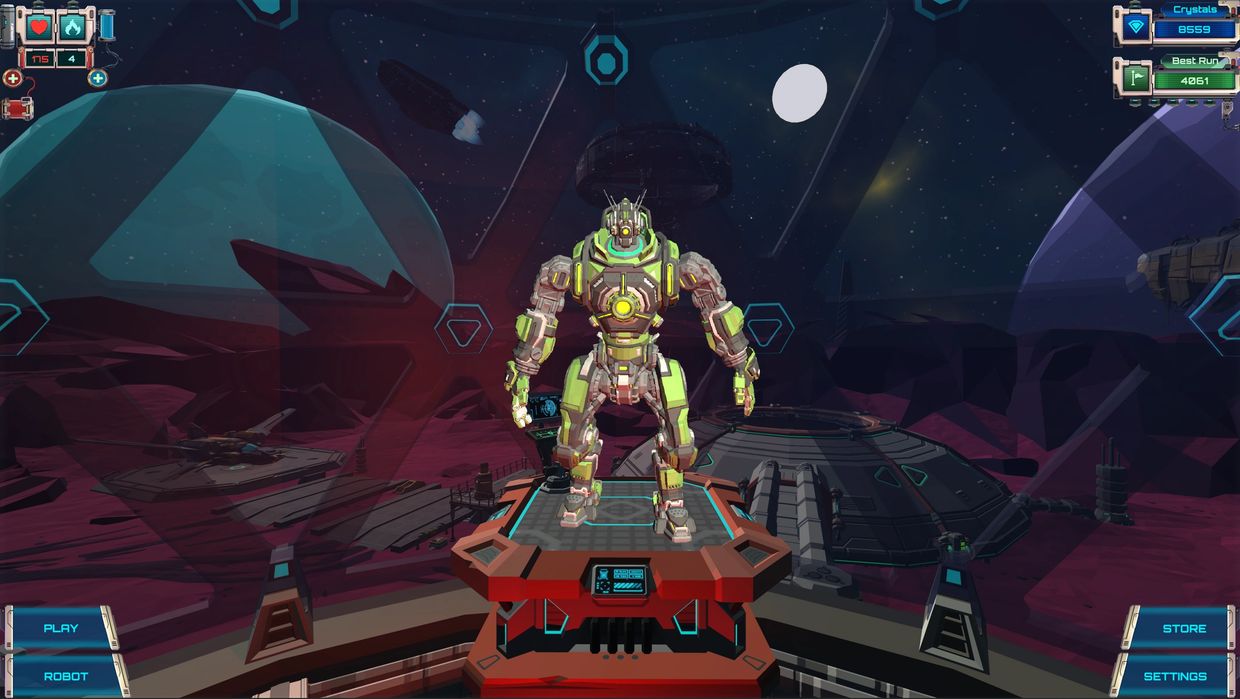The width and height of the screenshot is (1240, 699).
Task: Add energy with the blue plus button
Action: 97,78
